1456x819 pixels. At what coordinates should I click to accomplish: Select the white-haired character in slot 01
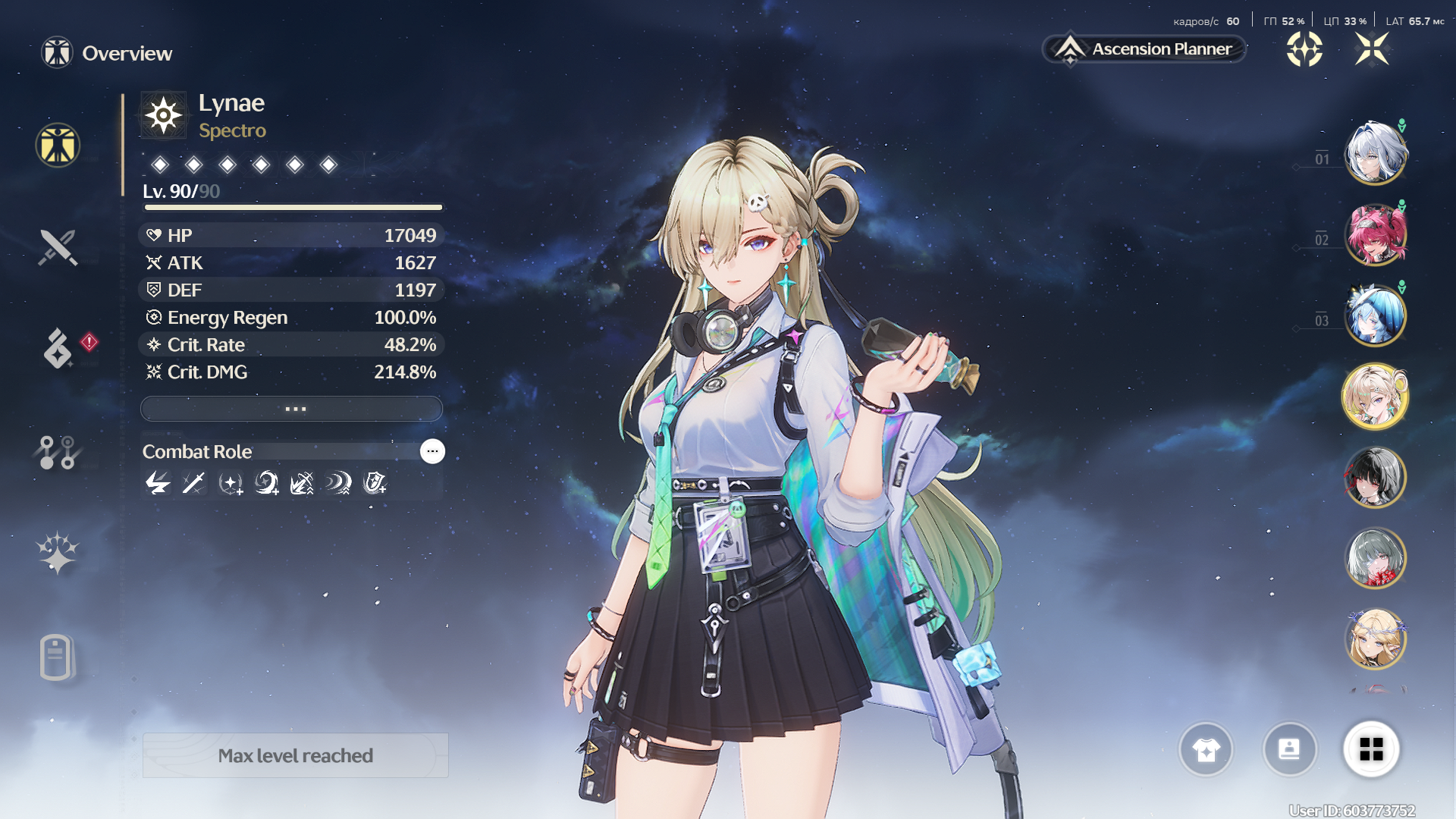[x=1375, y=153]
